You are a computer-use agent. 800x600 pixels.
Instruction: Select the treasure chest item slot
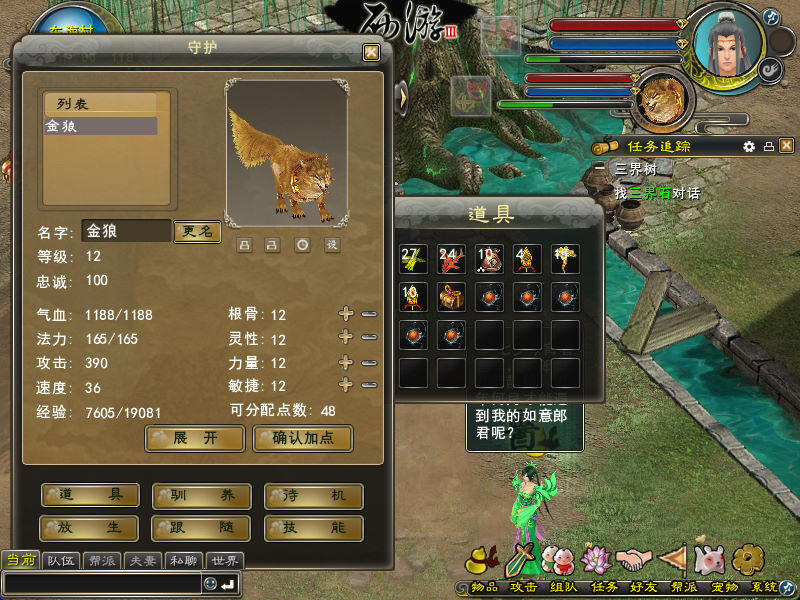coord(451,297)
